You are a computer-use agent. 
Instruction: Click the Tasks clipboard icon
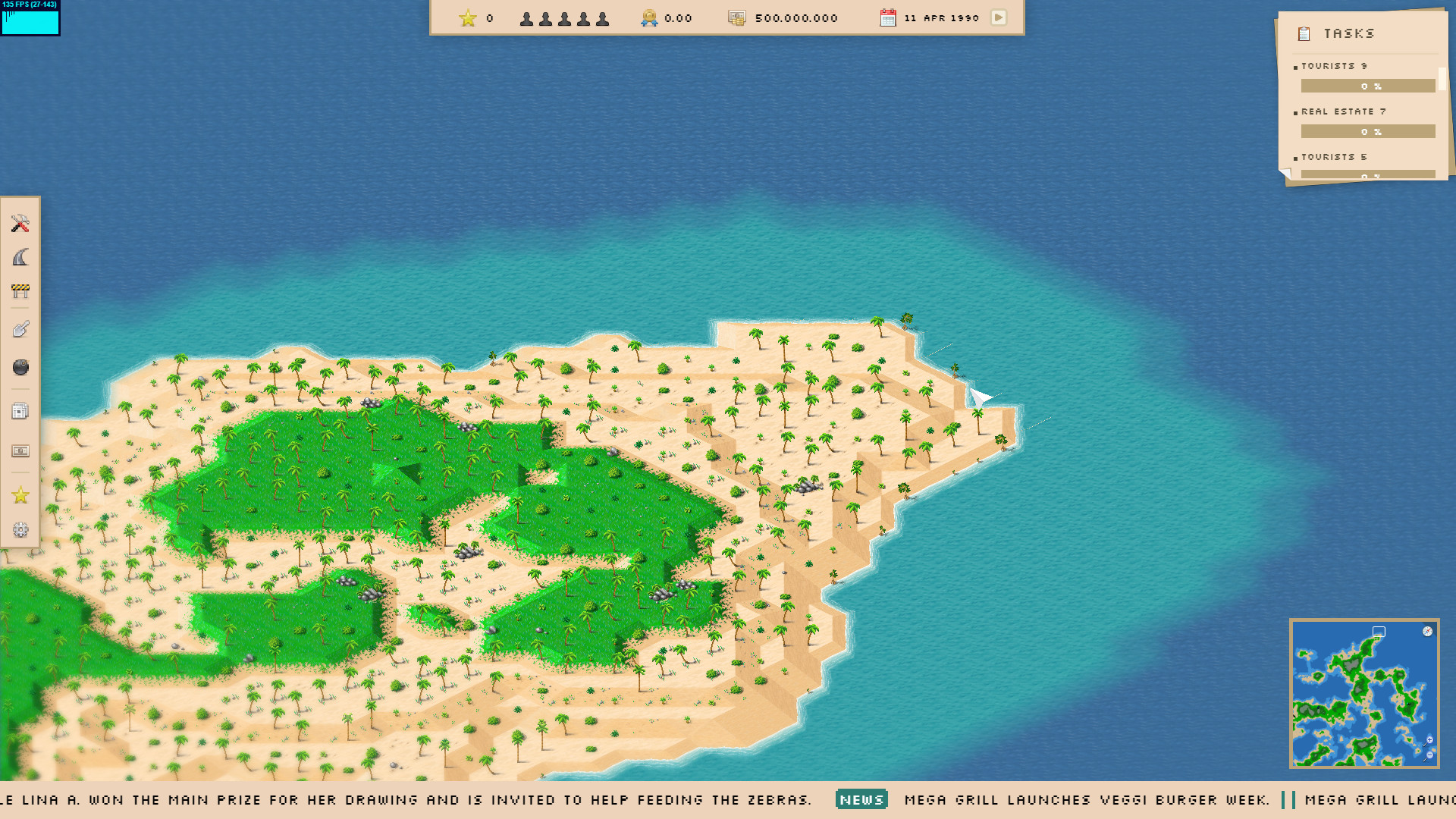coord(1304,33)
